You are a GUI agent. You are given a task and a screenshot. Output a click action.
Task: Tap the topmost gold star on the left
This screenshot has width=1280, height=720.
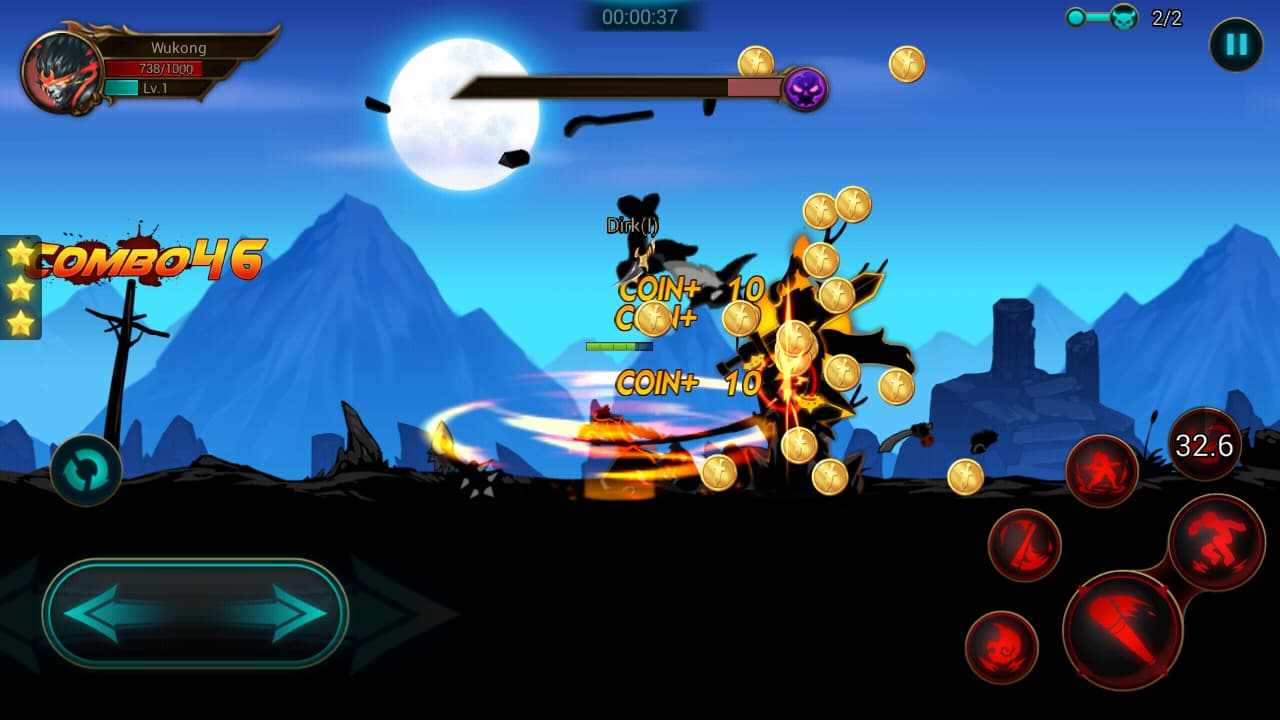pyautogui.click(x=18, y=255)
